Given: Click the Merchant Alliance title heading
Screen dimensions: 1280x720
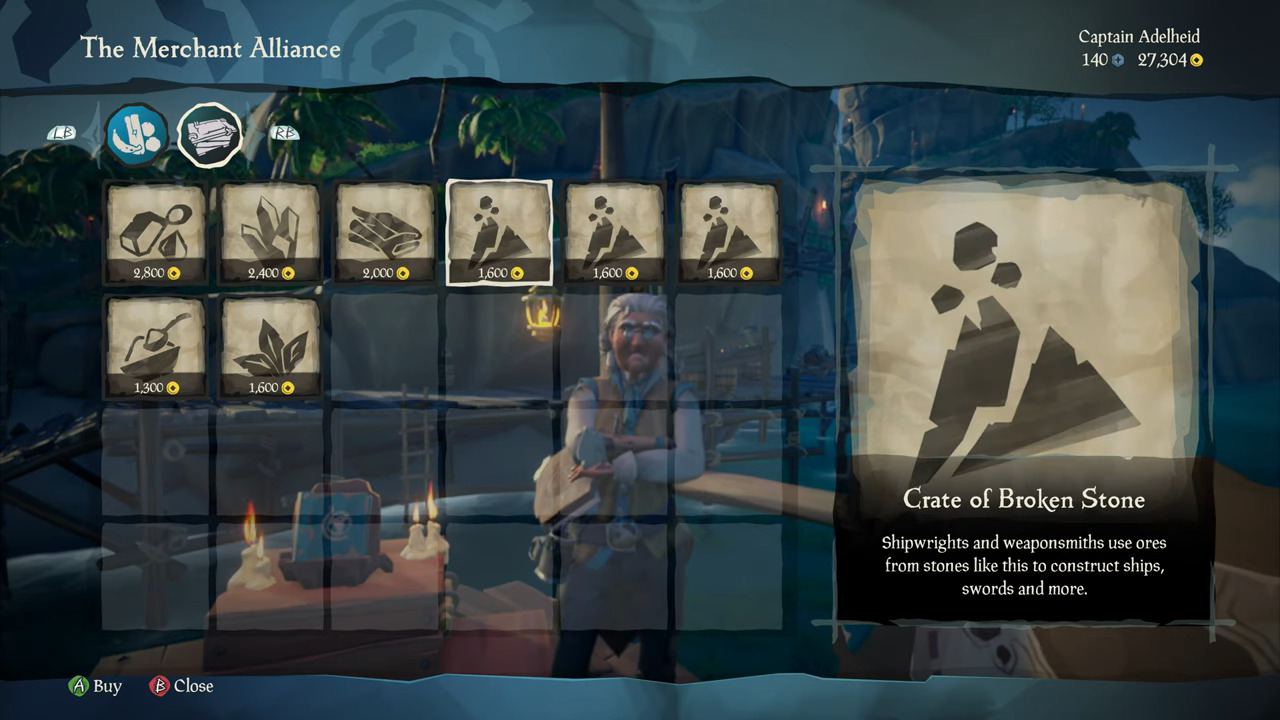Looking at the screenshot, I should tap(212, 48).
